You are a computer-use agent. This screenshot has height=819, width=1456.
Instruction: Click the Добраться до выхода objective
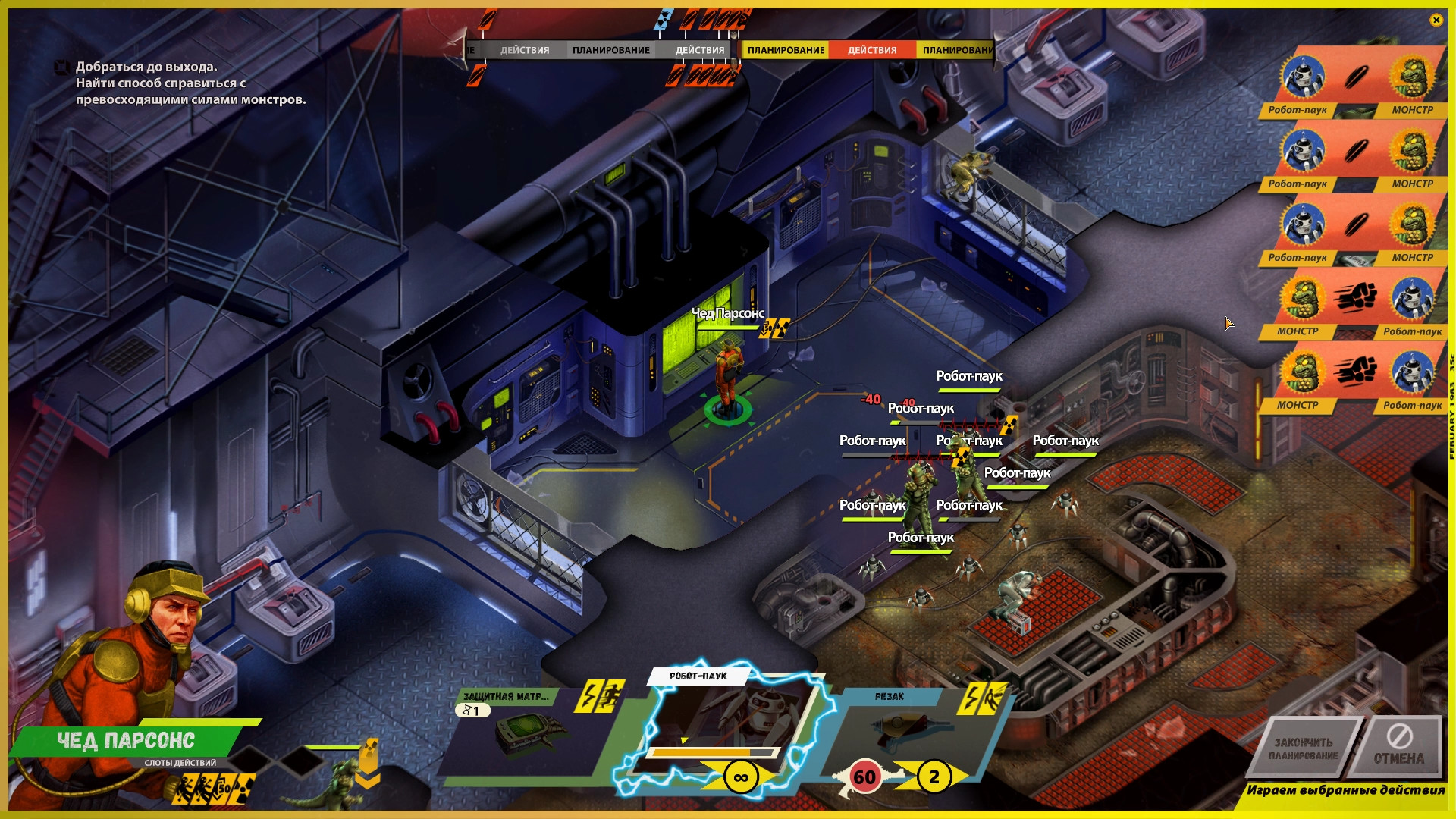[x=146, y=67]
